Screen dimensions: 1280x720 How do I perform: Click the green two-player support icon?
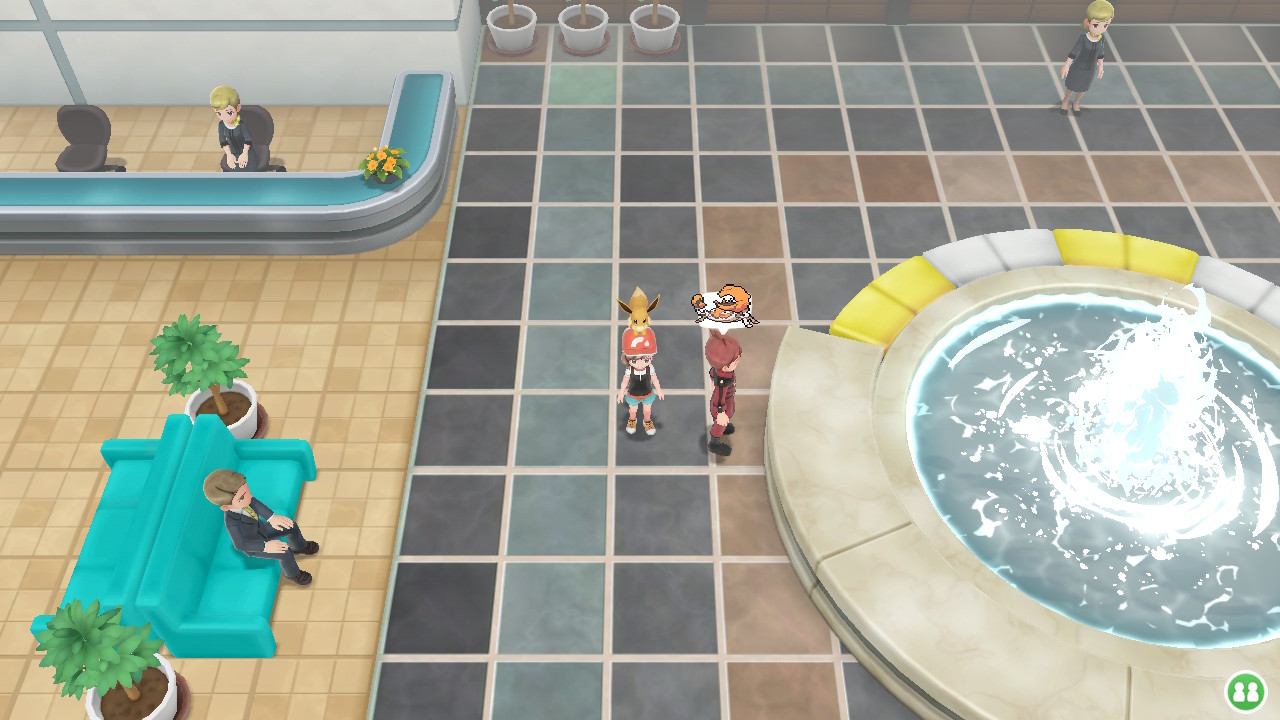tap(1245, 691)
